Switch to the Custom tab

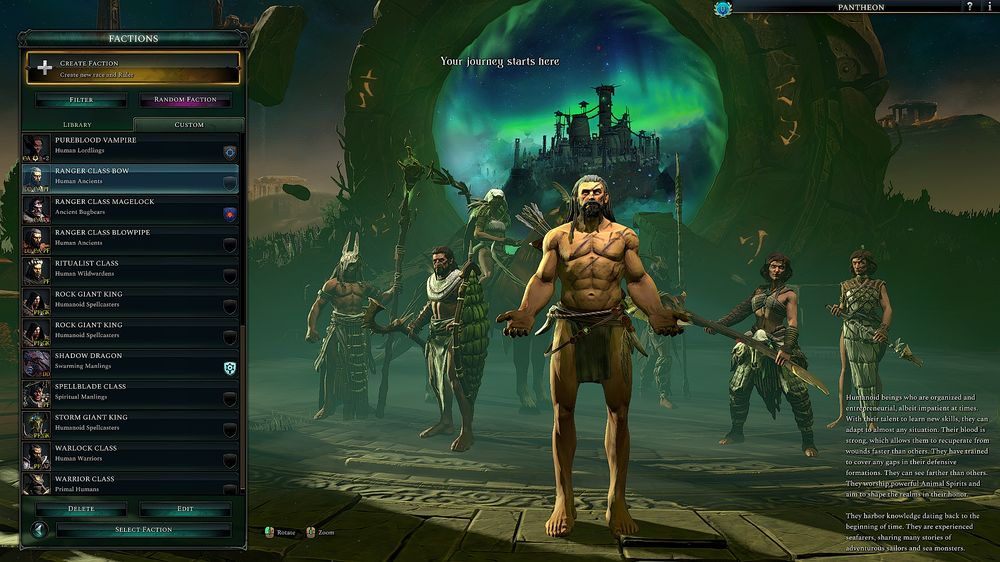(x=188, y=125)
